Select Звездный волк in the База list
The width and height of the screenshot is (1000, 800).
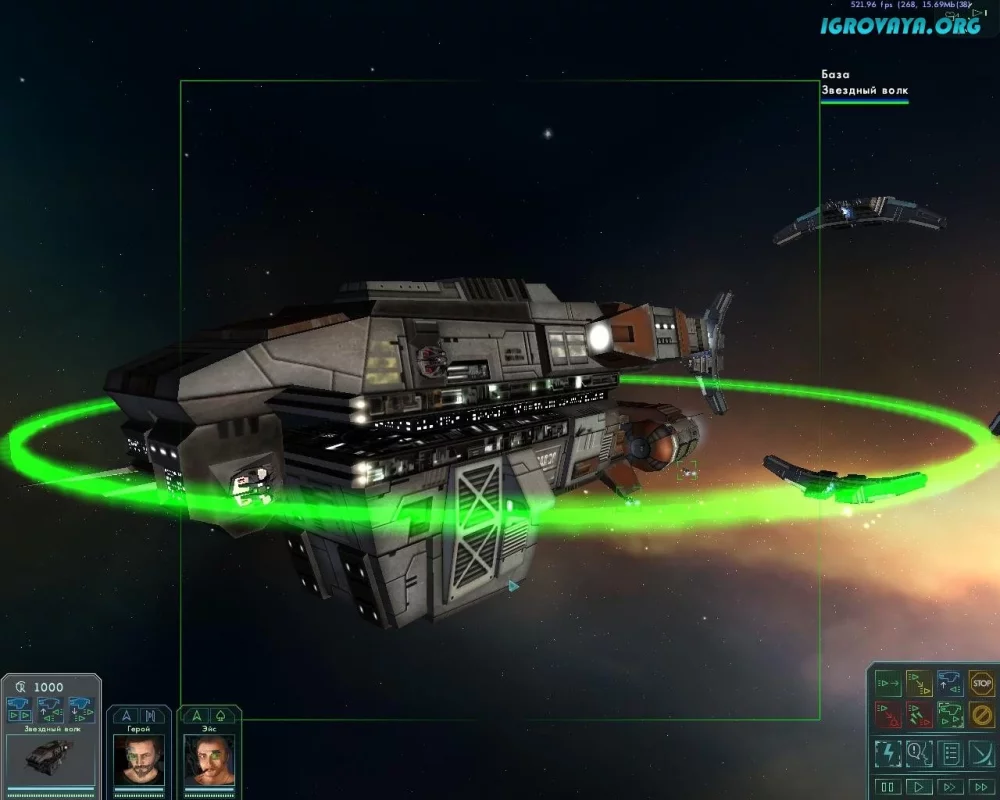(864, 91)
